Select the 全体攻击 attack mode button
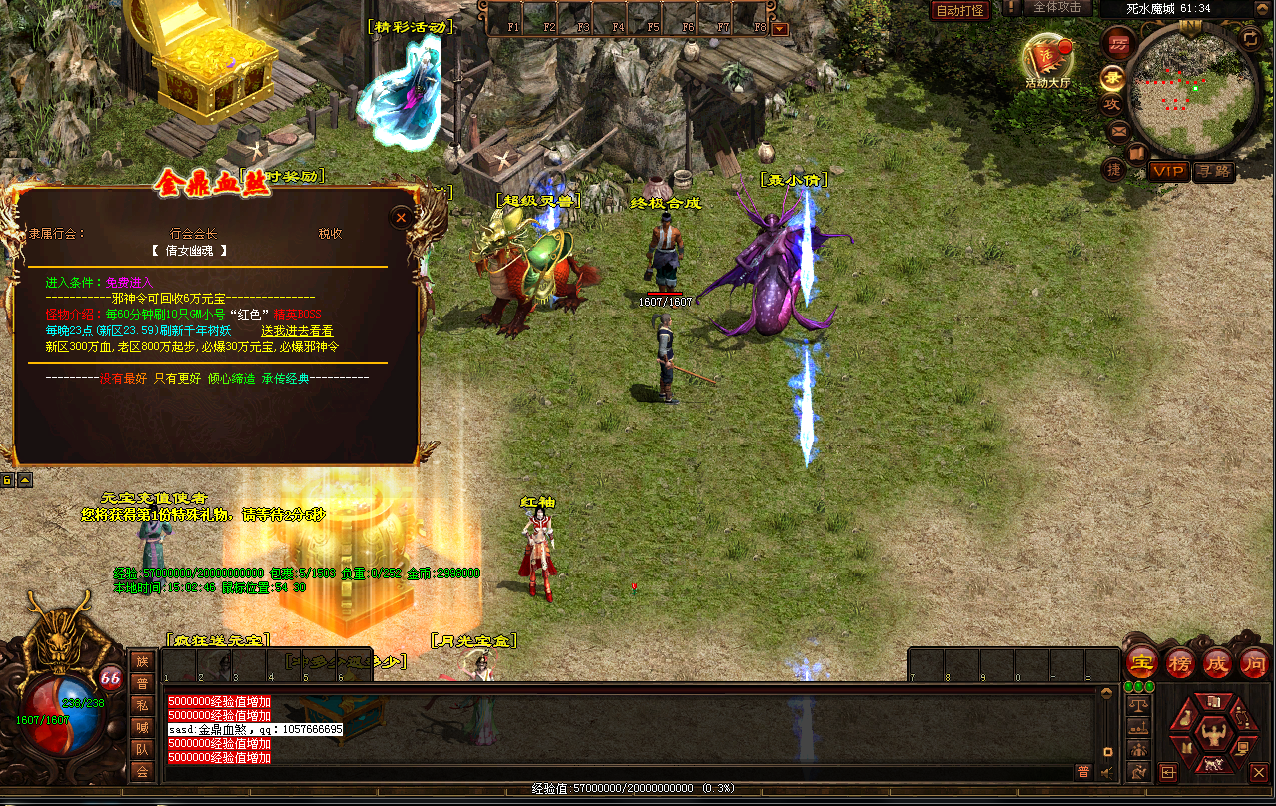 coord(1056,8)
